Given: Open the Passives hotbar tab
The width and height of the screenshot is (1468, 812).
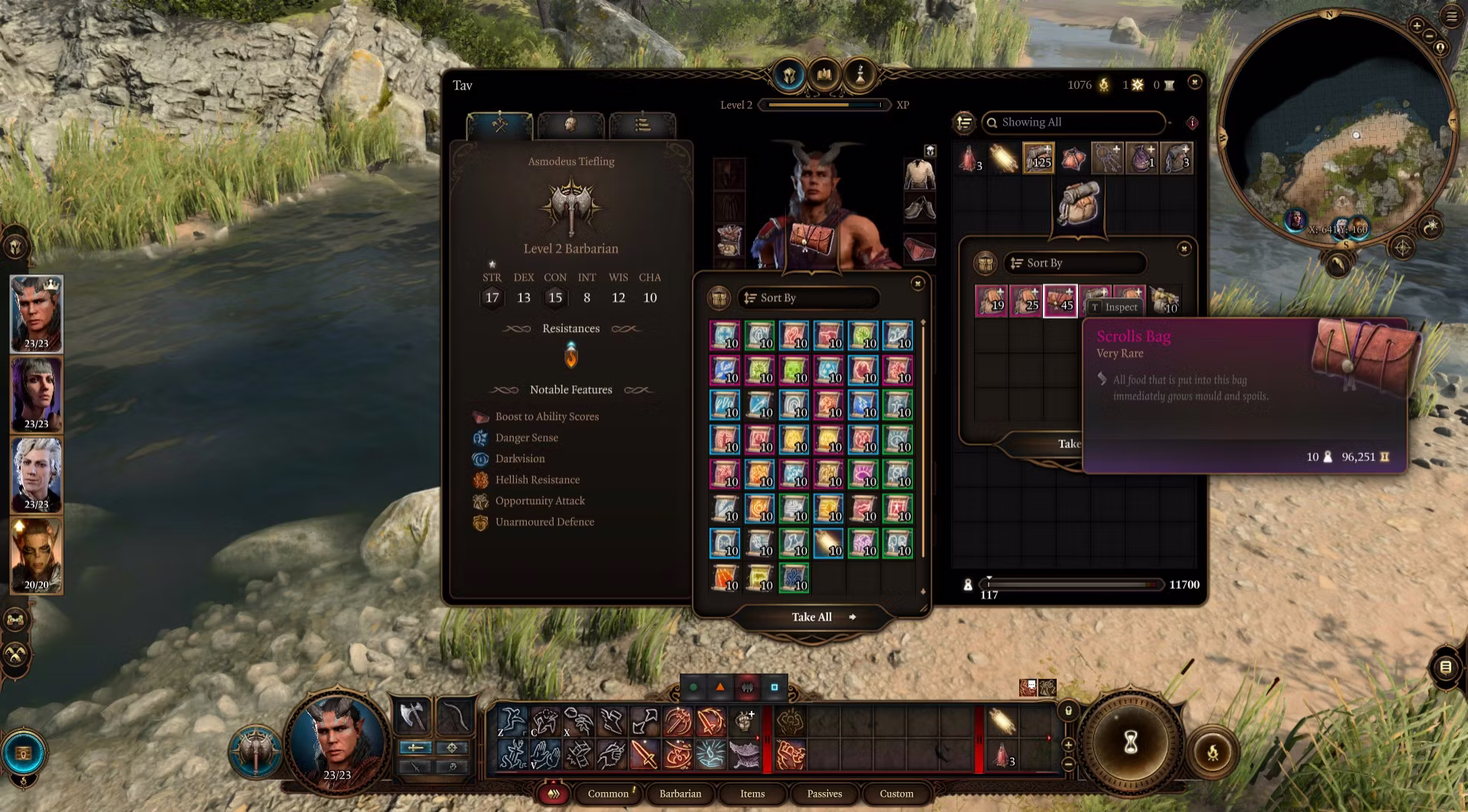Looking at the screenshot, I should [824, 794].
